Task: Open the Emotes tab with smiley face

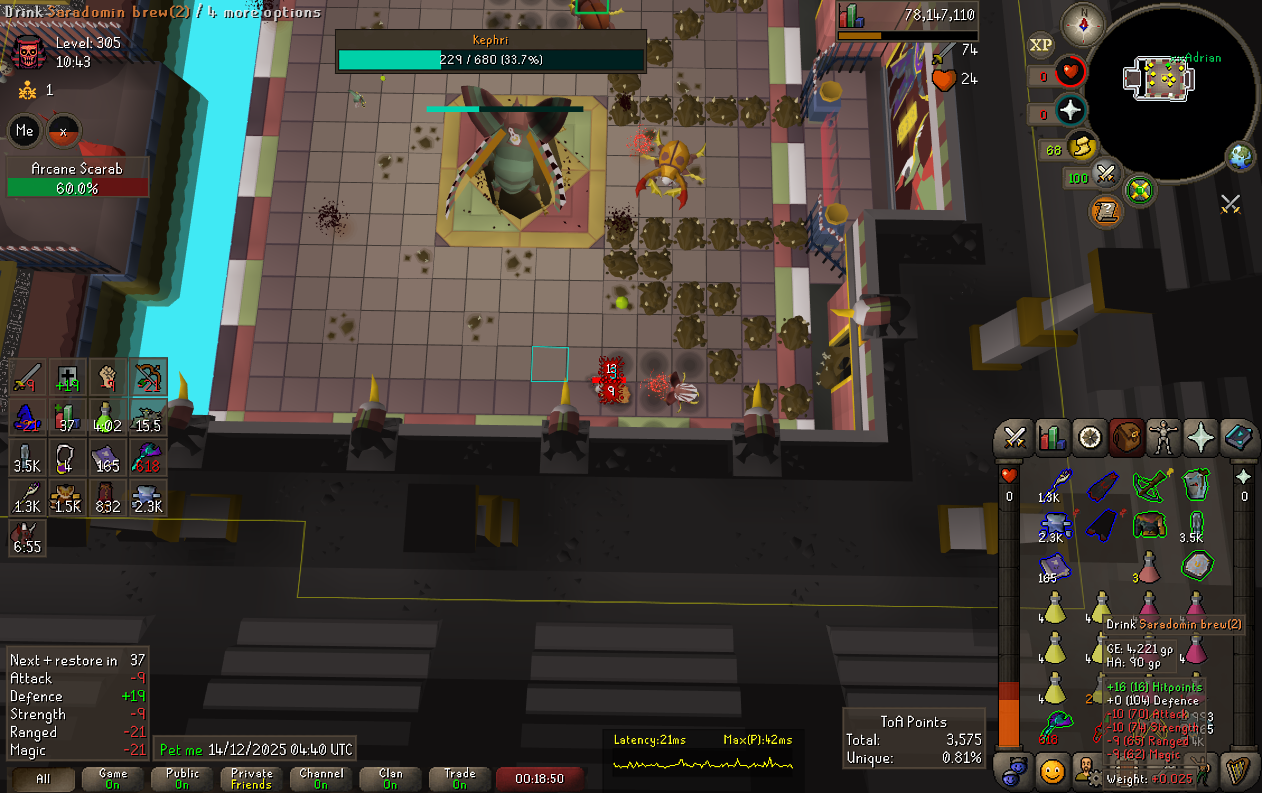Action: point(1051,771)
